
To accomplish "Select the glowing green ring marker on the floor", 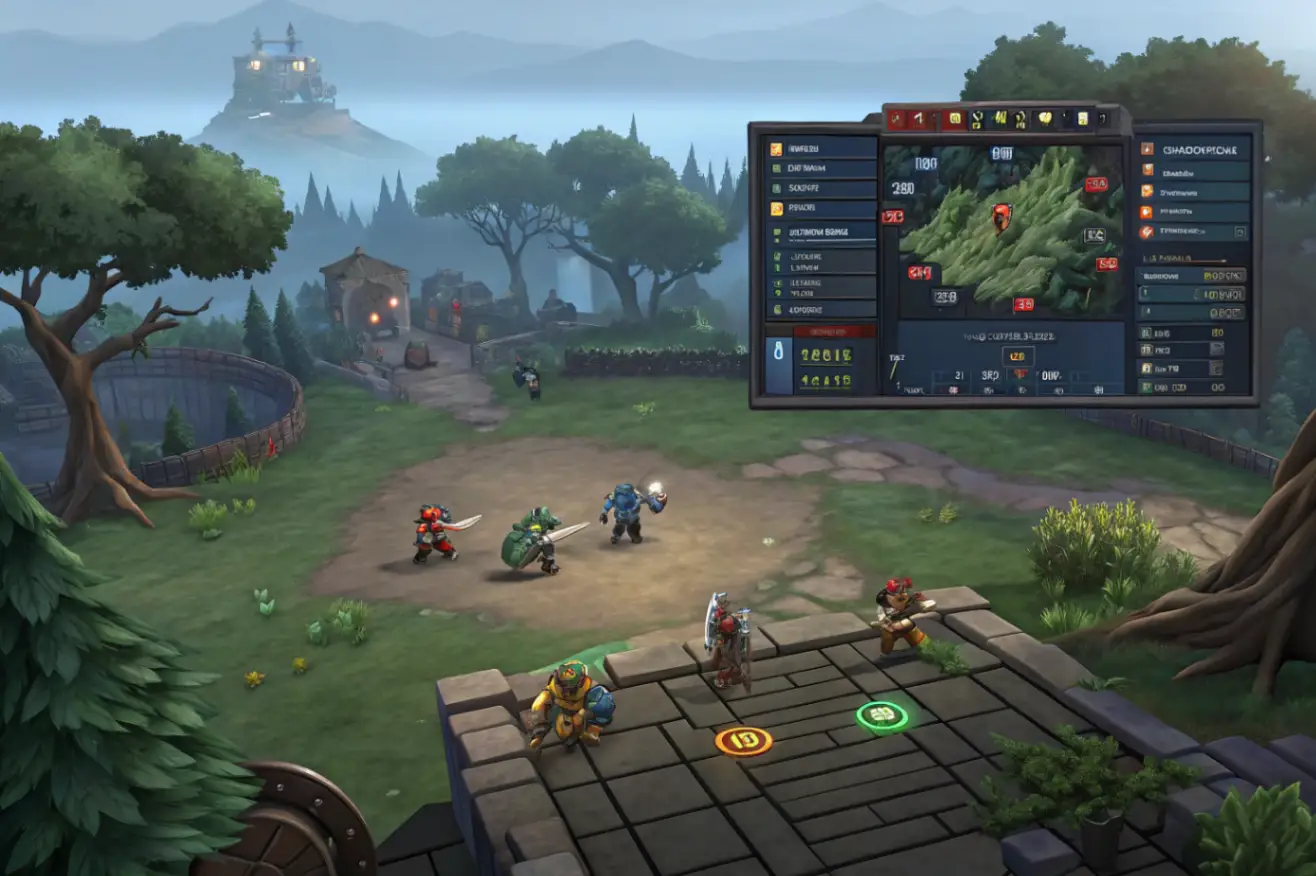I will (881, 715).
